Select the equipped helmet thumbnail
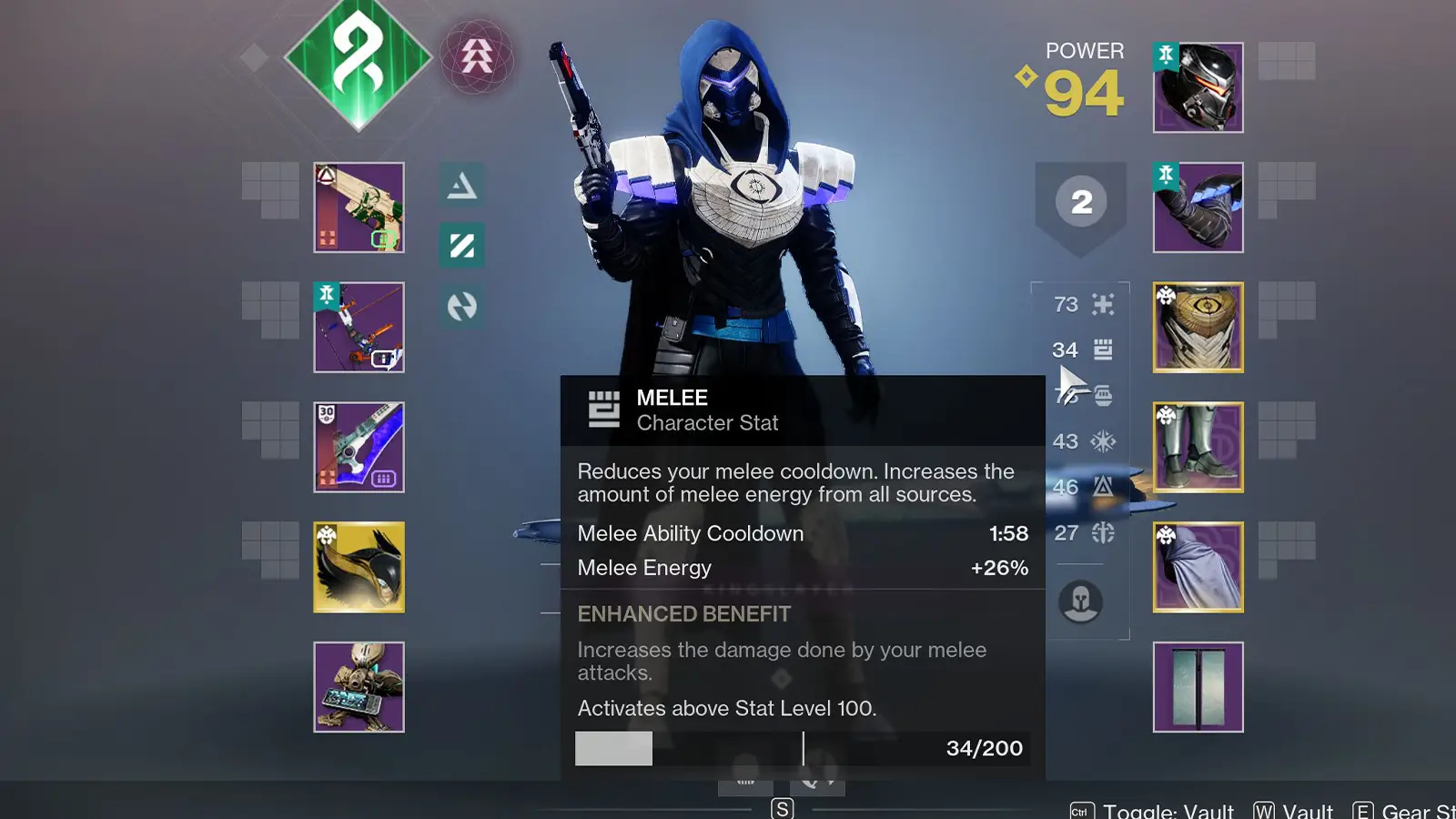The height and width of the screenshot is (819, 1456). pyautogui.click(x=1197, y=86)
